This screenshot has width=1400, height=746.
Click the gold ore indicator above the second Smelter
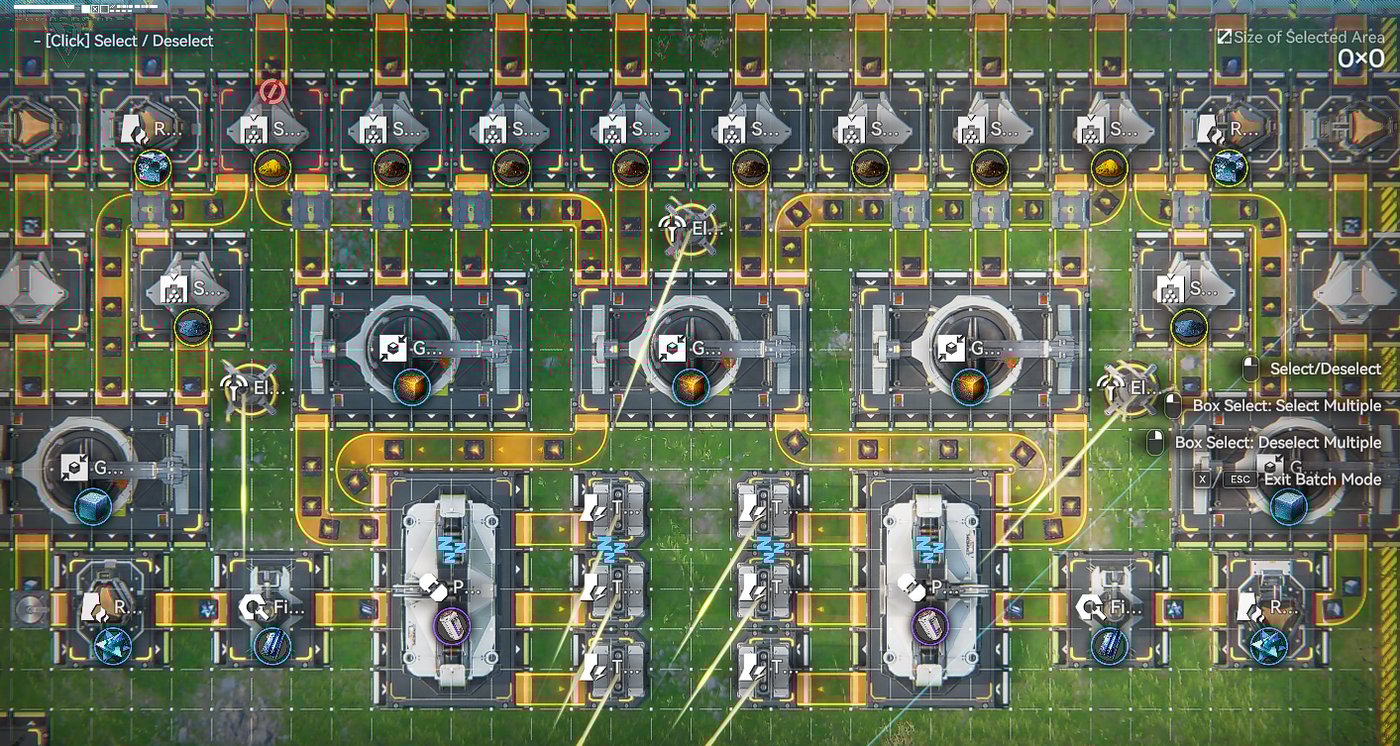[x=270, y=168]
